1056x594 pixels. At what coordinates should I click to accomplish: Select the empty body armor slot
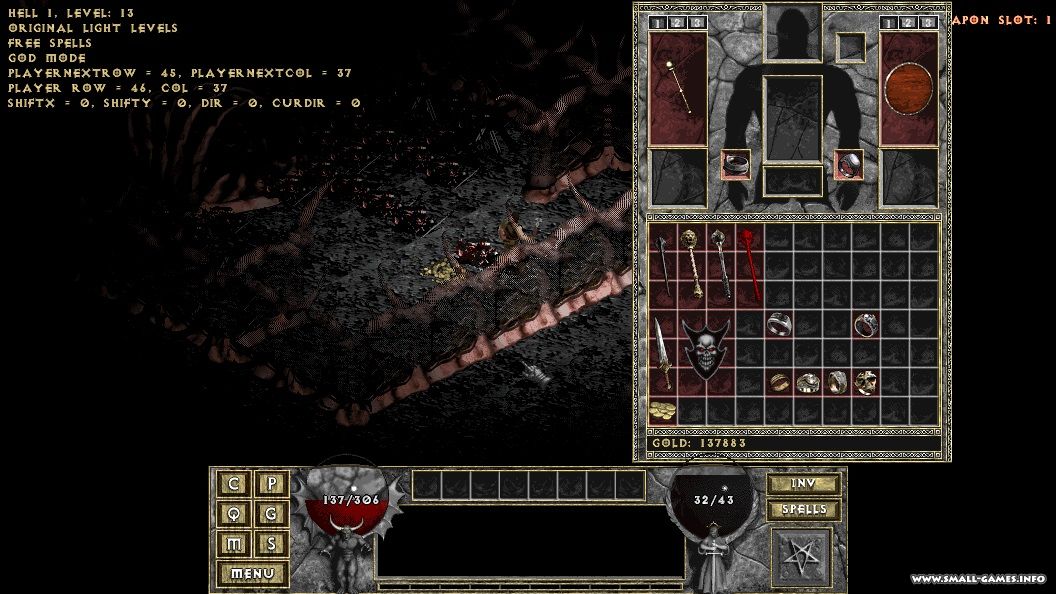[793, 118]
